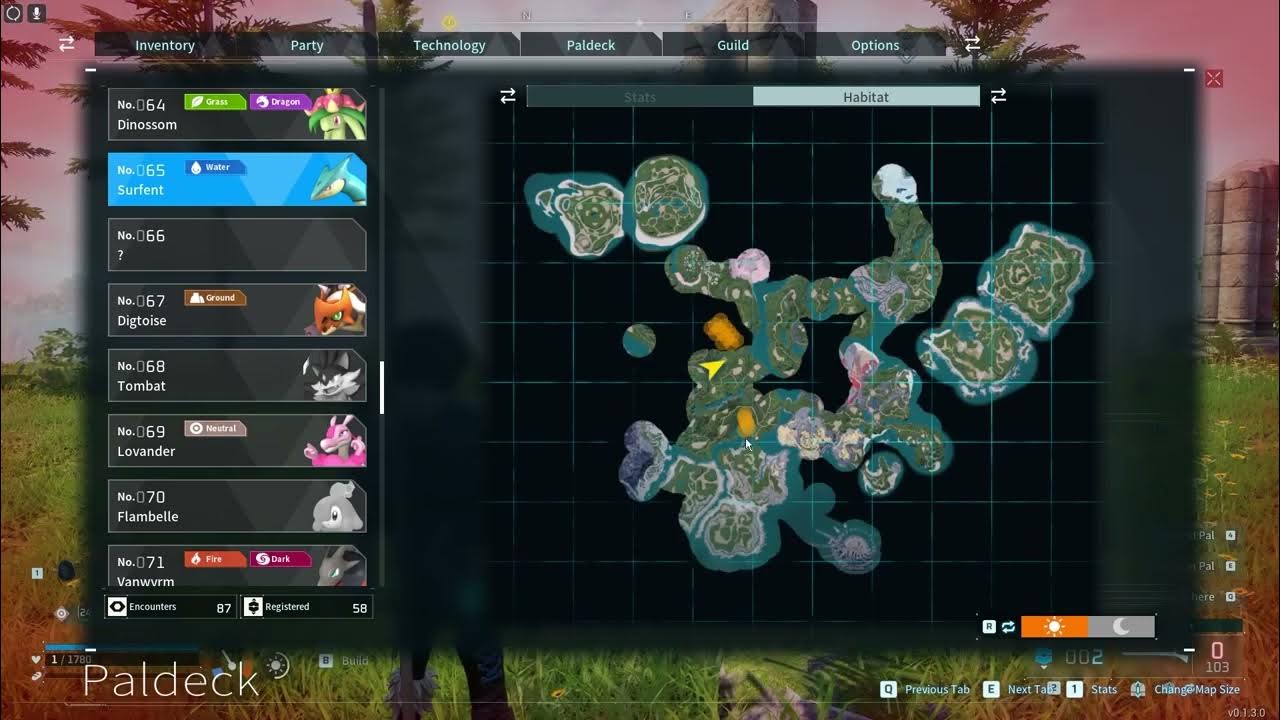Click the Registered counter icon
Viewport: 1280px width, 720px height.
click(253, 606)
